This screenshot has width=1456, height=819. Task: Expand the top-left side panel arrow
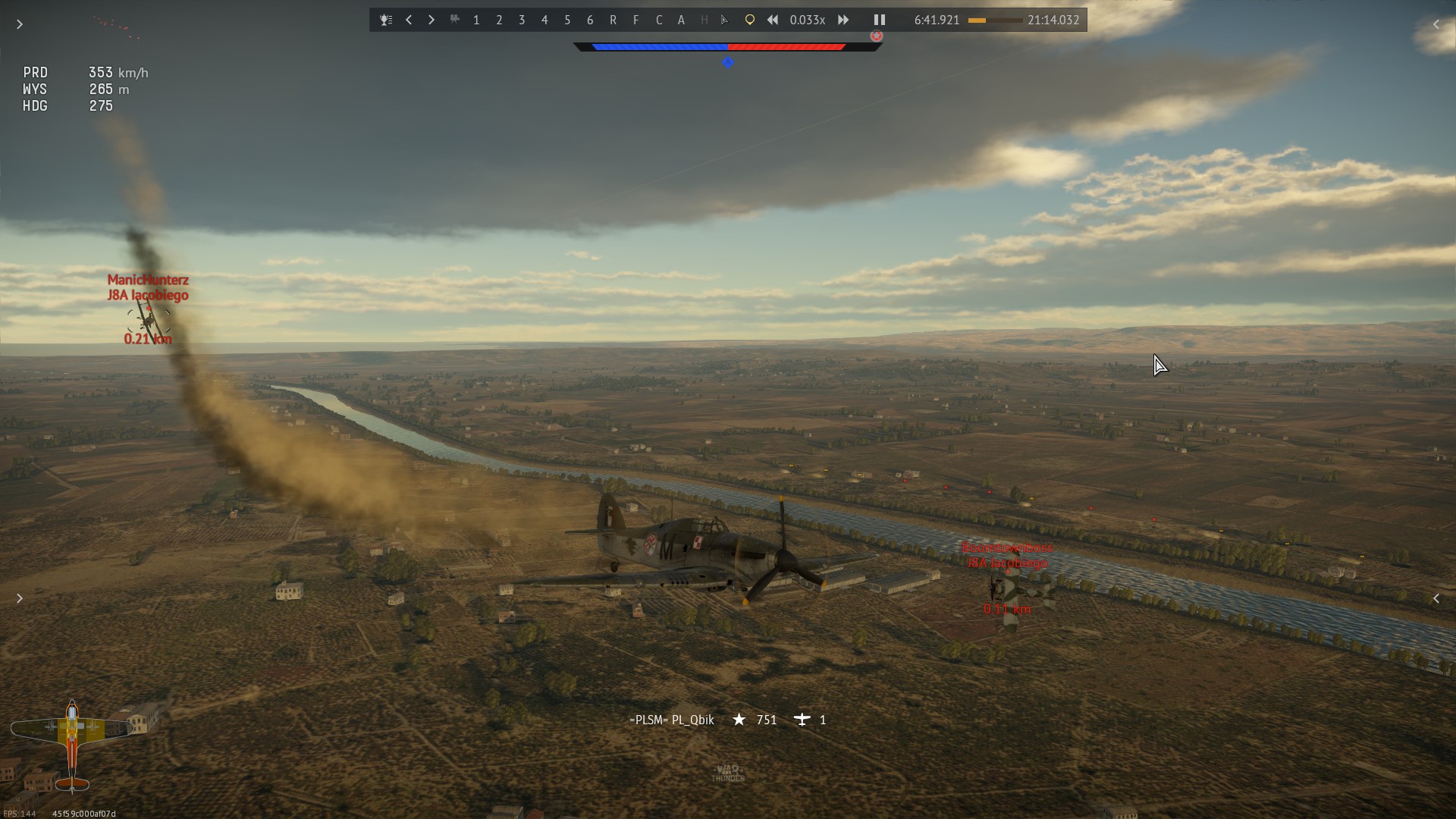tap(20, 24)
